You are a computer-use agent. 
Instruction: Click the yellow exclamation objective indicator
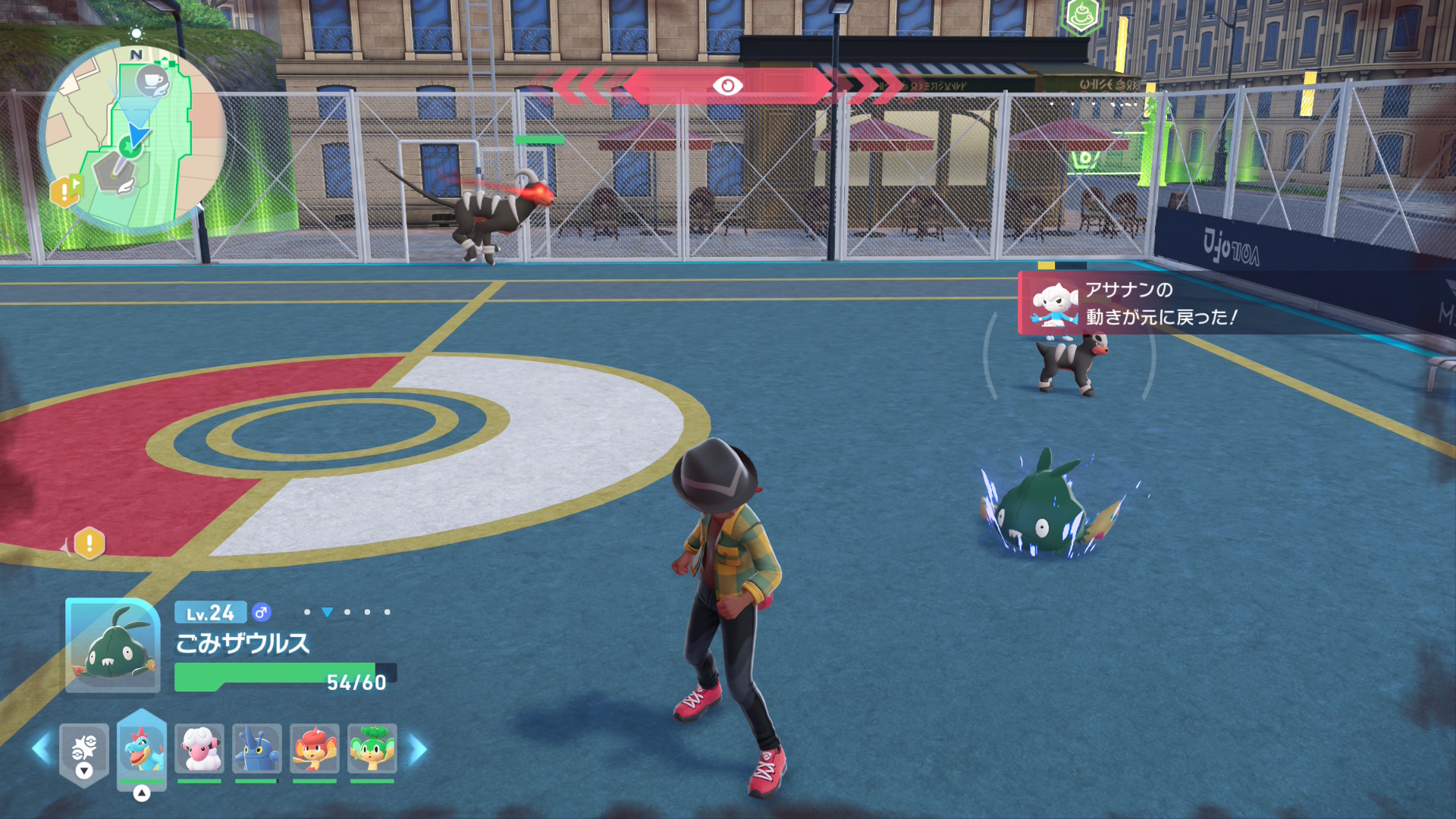point(89,543)
